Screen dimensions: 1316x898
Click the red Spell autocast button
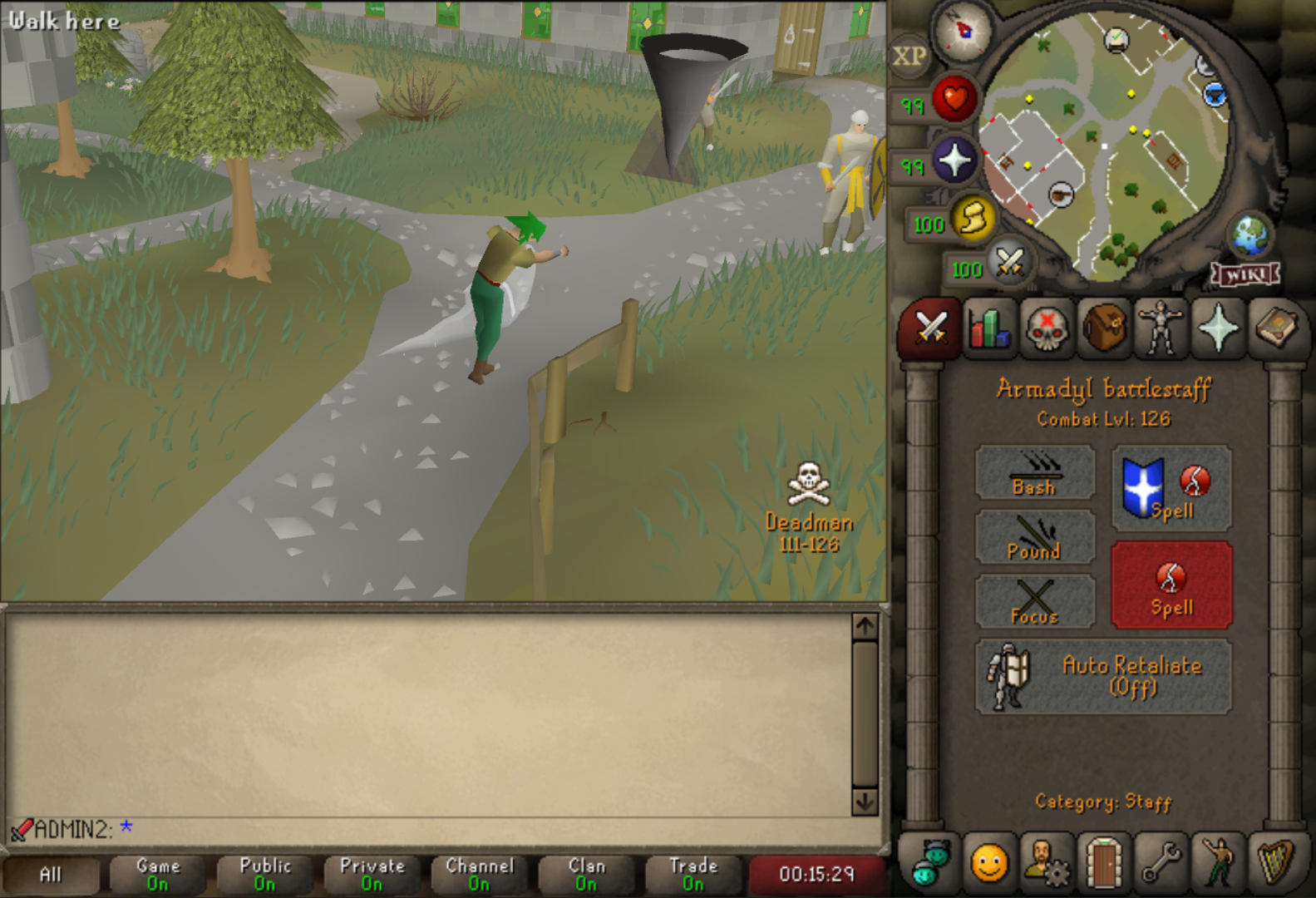pos(1171,585)
